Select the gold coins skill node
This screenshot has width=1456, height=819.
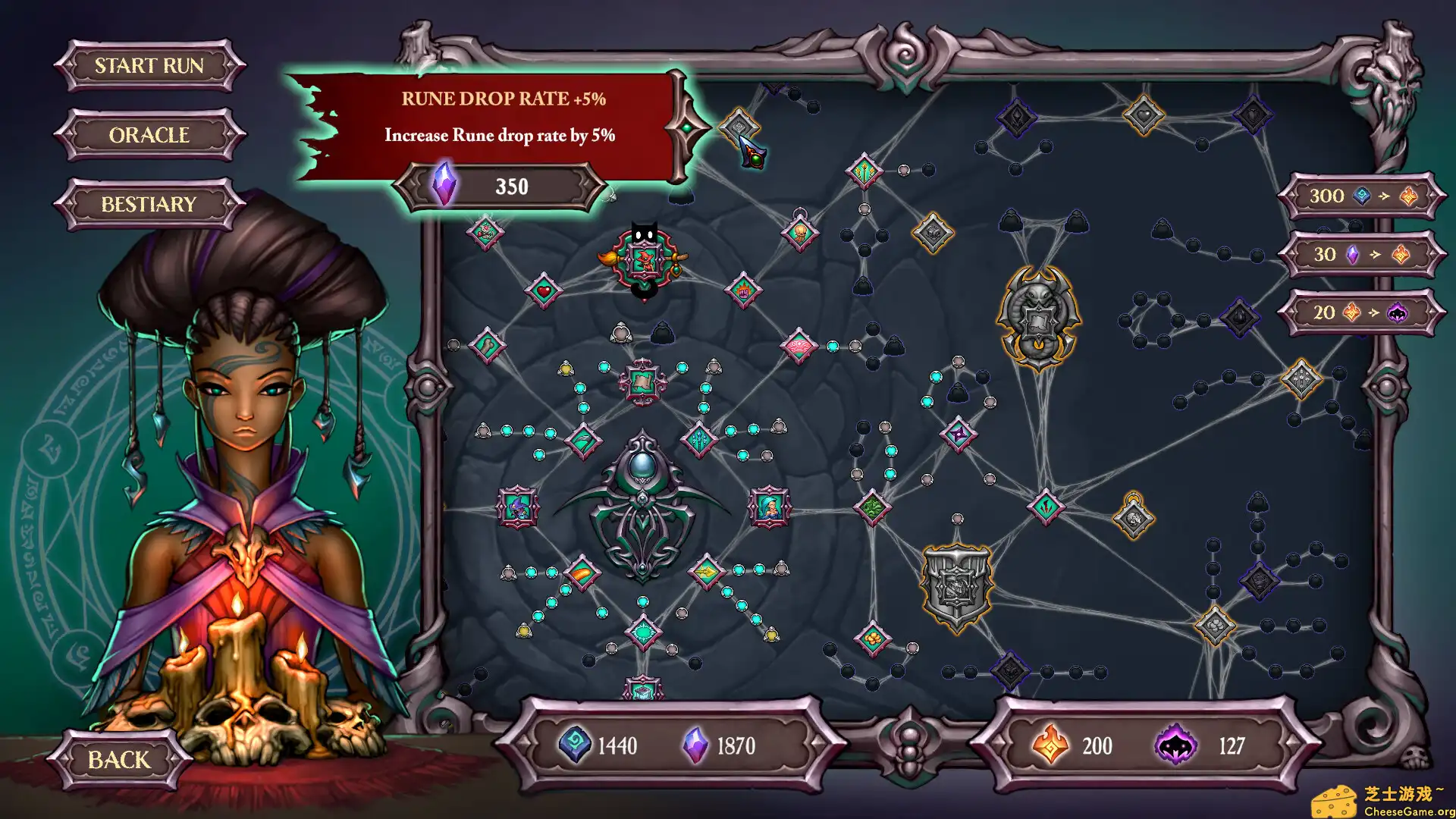pyautogui.click(x=872, y=639)
